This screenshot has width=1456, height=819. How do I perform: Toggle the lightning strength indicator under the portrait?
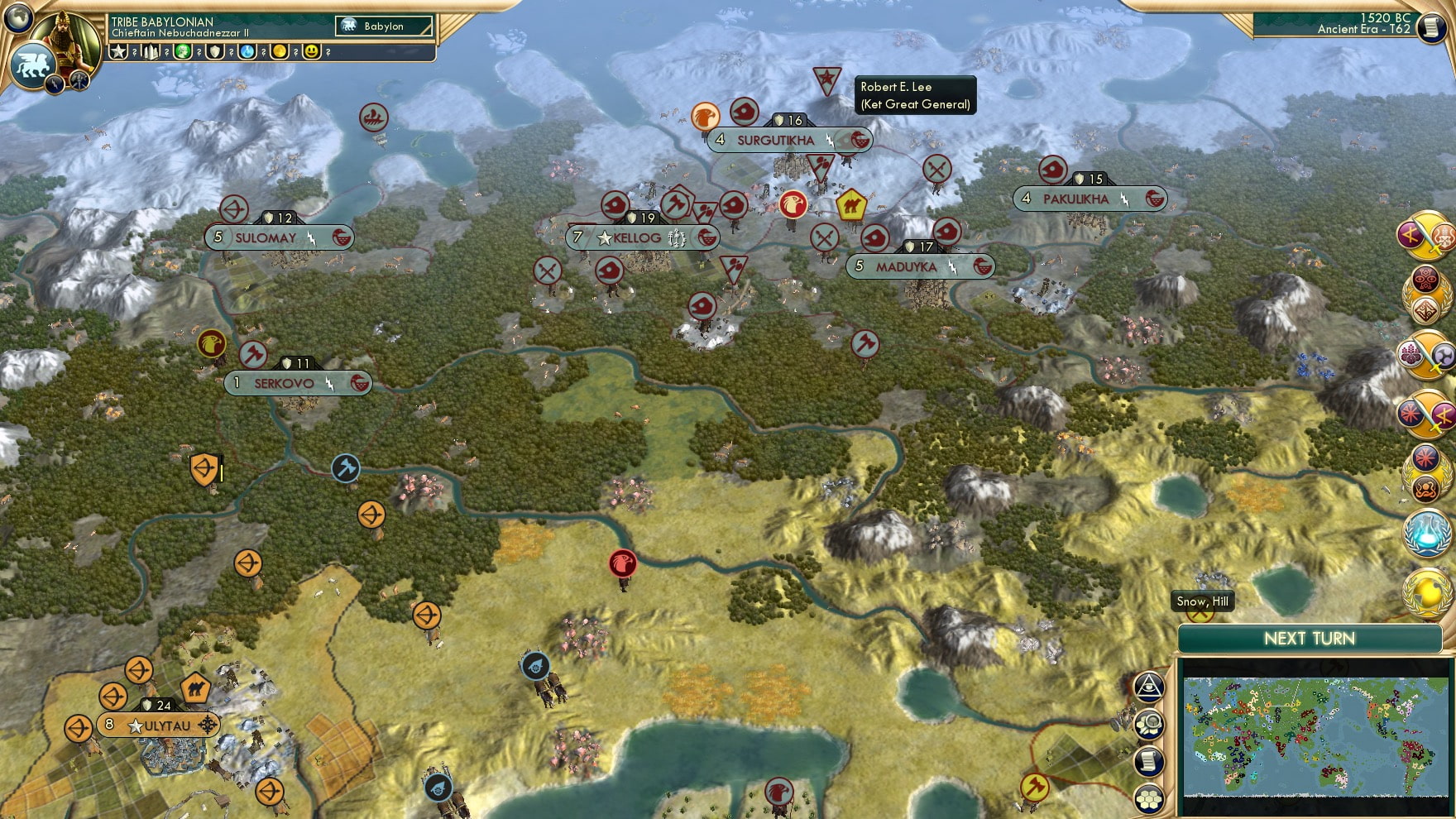(55, 86)
